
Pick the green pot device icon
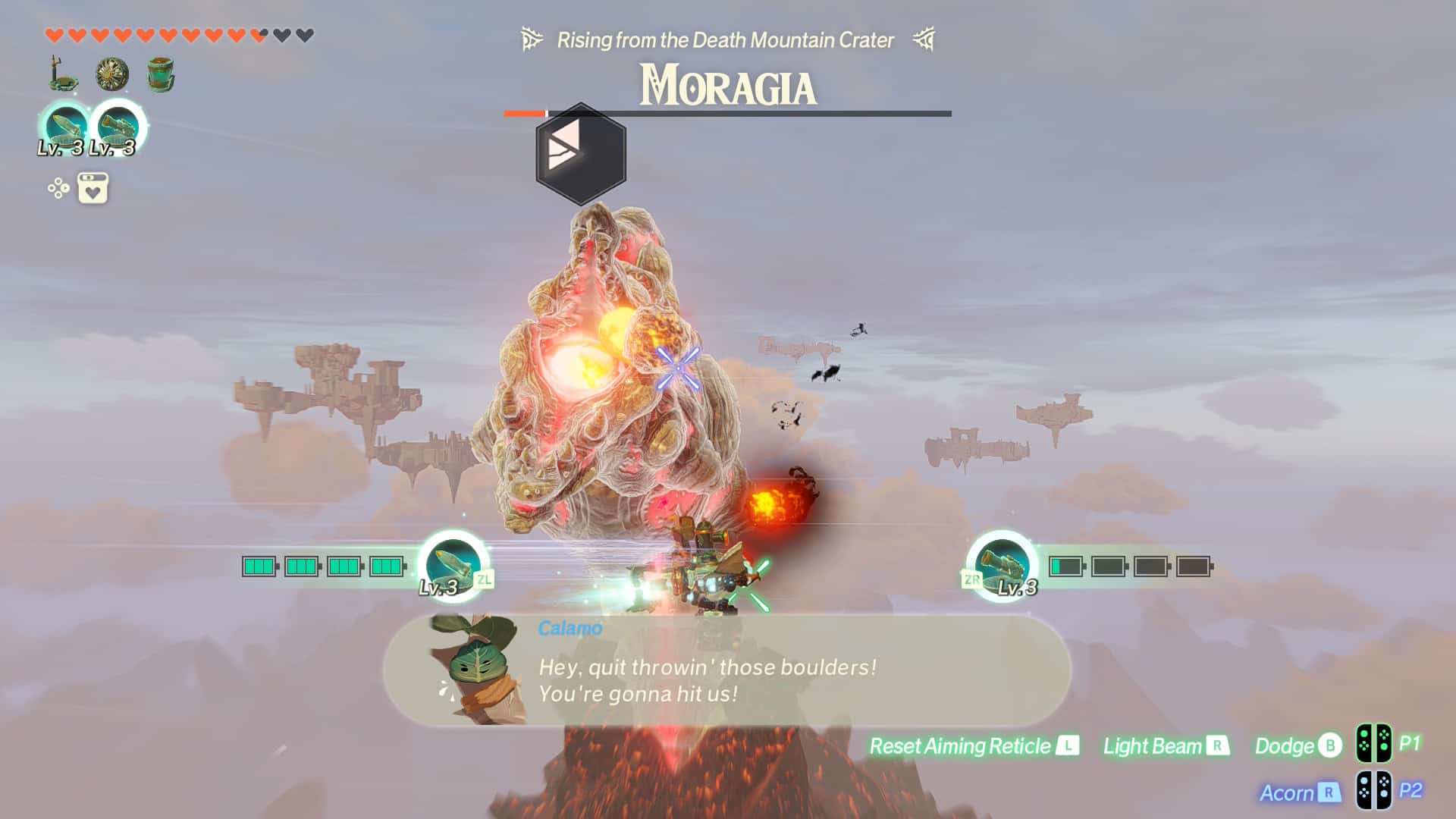[161, 74]
